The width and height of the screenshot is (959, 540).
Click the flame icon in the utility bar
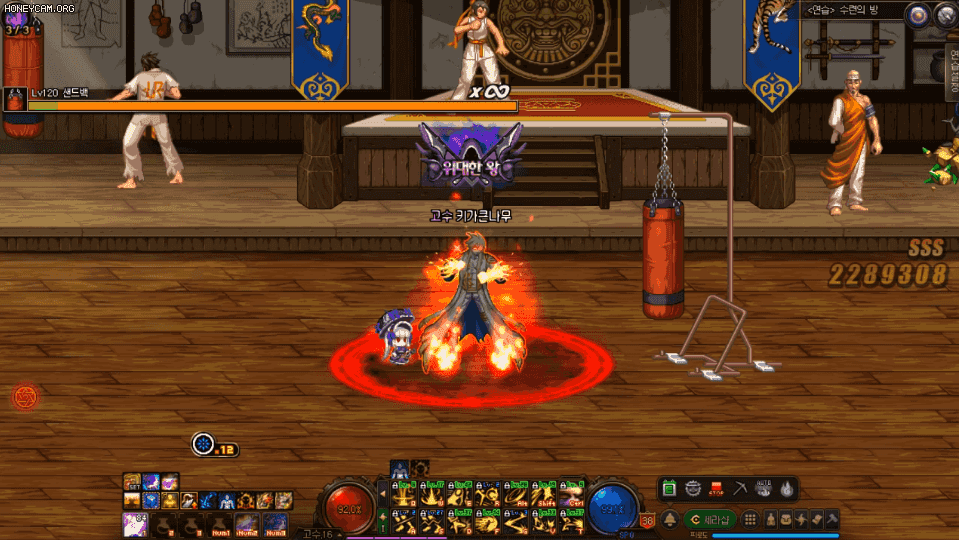pos(787,489)
